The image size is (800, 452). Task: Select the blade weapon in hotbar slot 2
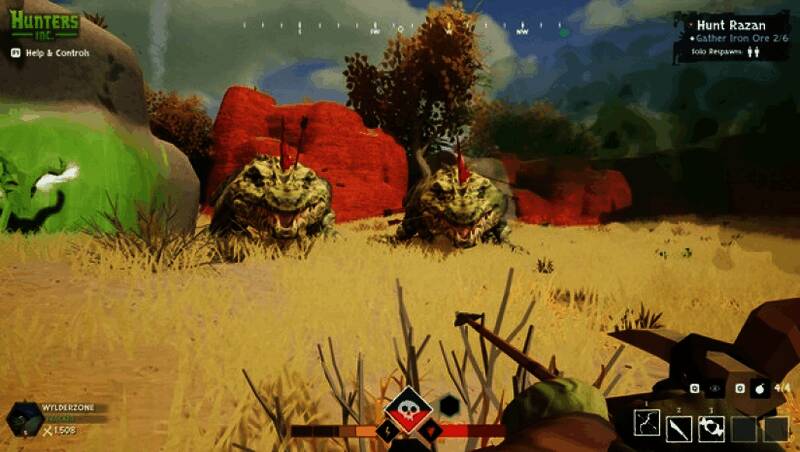679,428
